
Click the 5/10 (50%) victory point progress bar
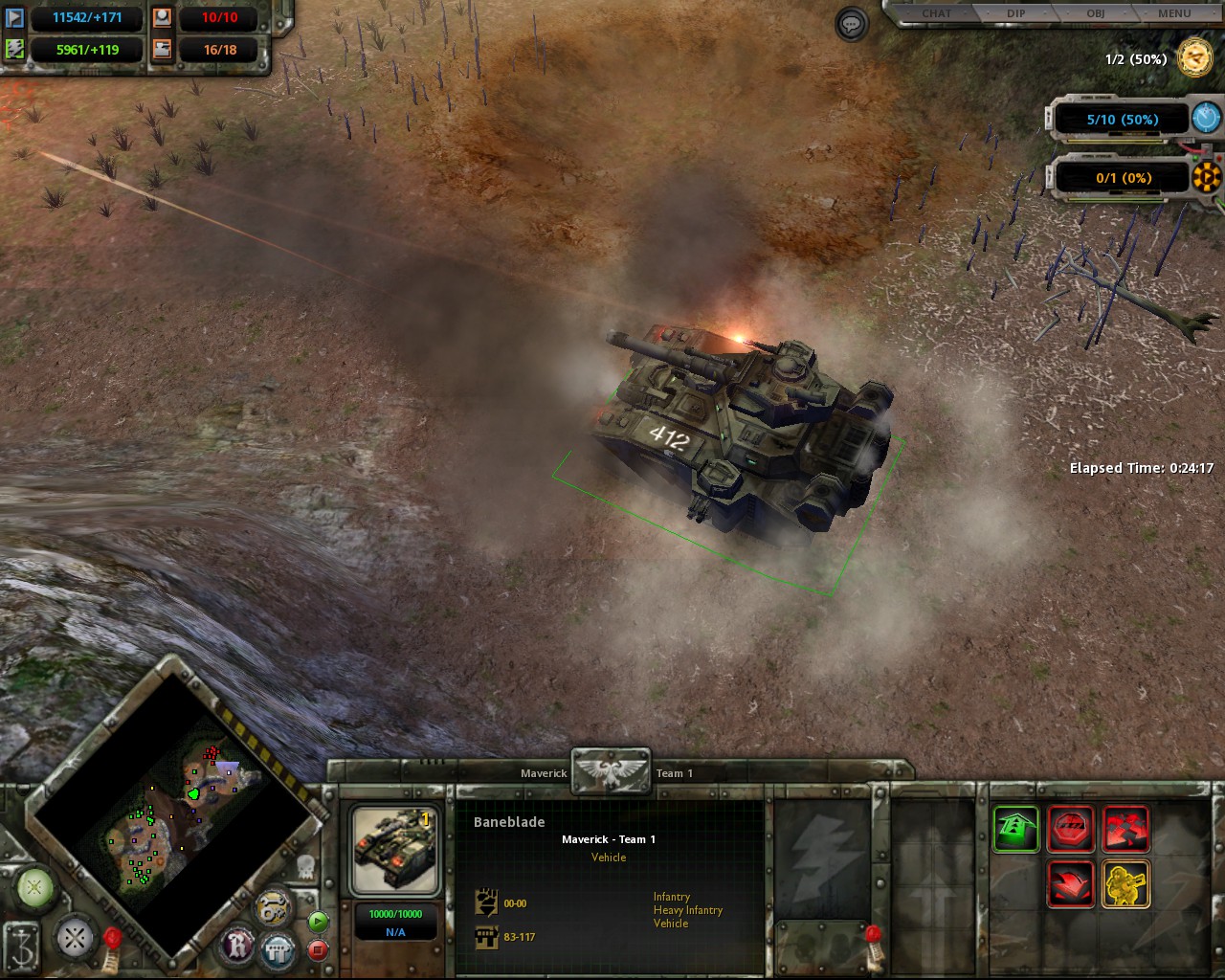pos(1122,119)
